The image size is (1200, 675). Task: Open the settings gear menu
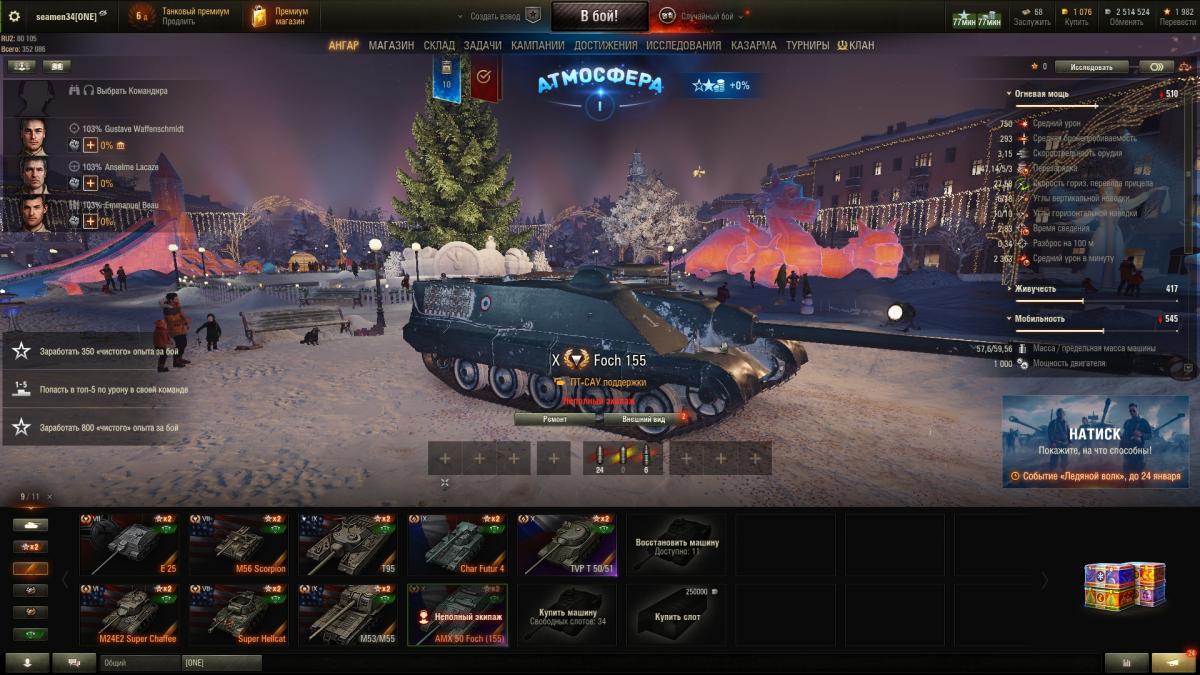[x=14, y=16]
